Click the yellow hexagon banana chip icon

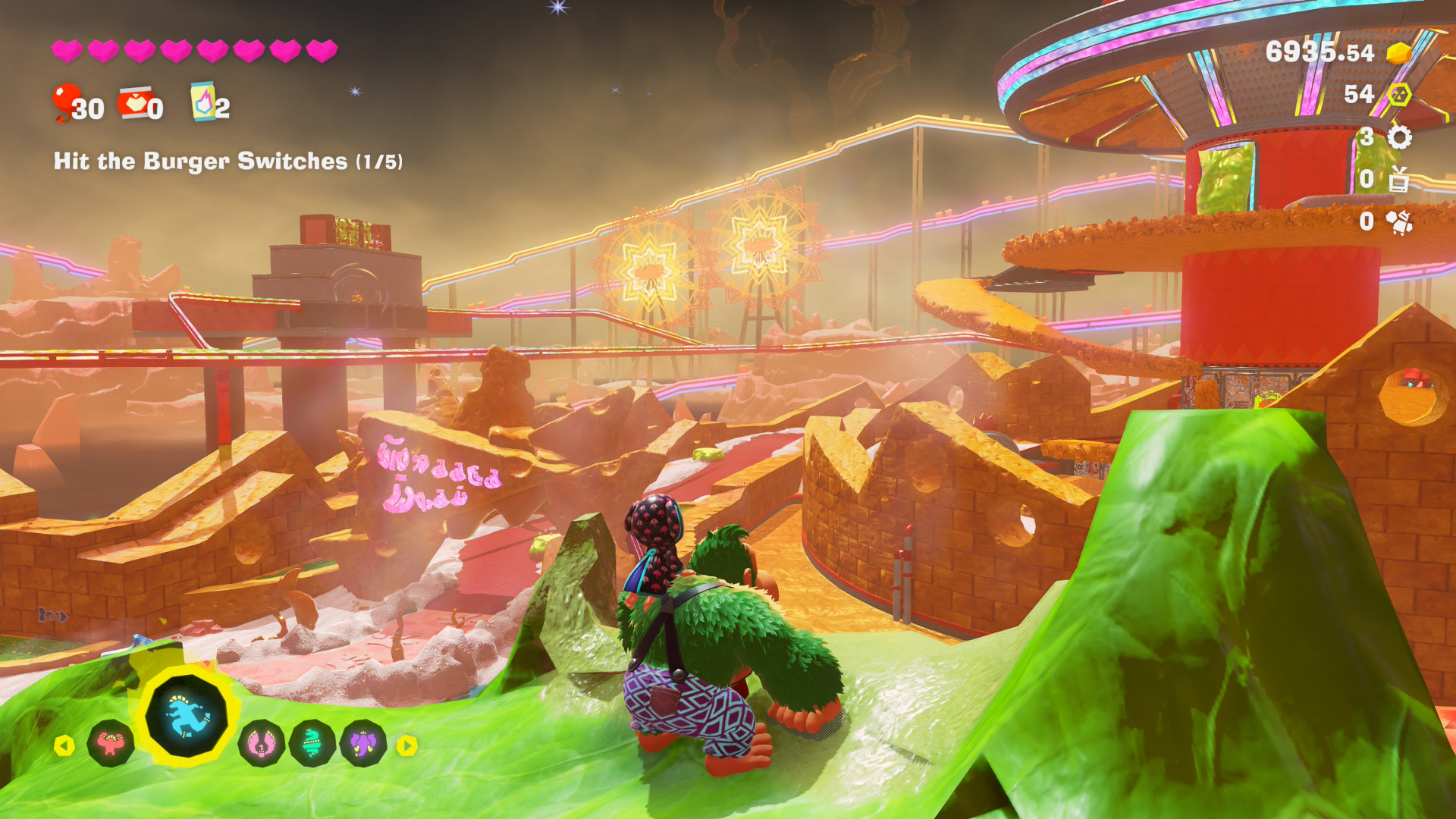[x=1399, y=95]
